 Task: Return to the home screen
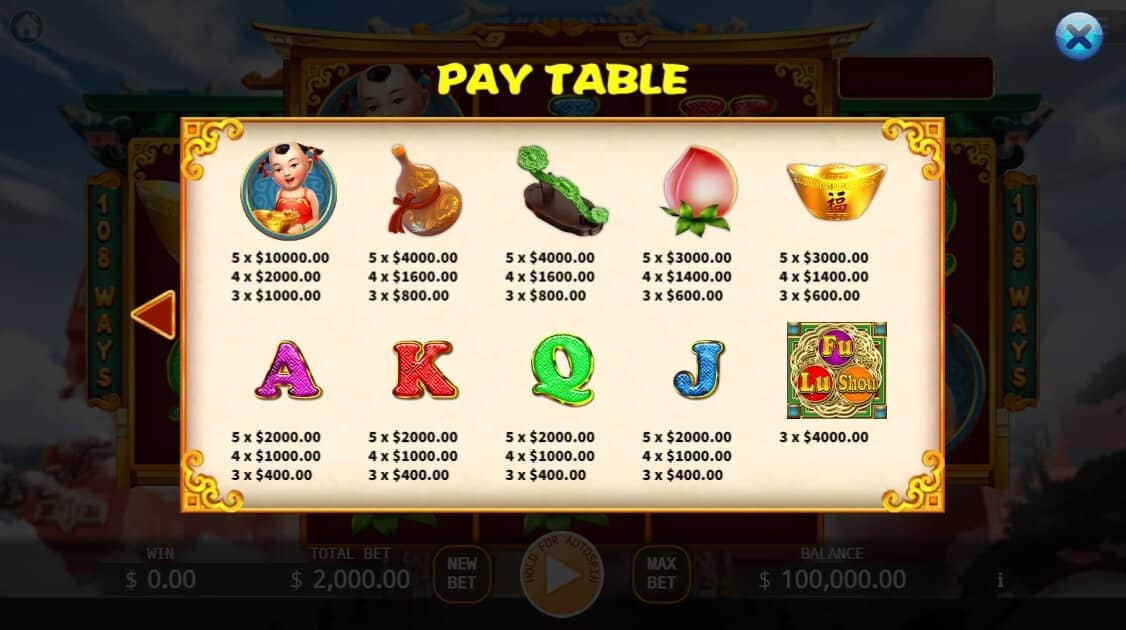pyautogui.click(x=25, y=26)
